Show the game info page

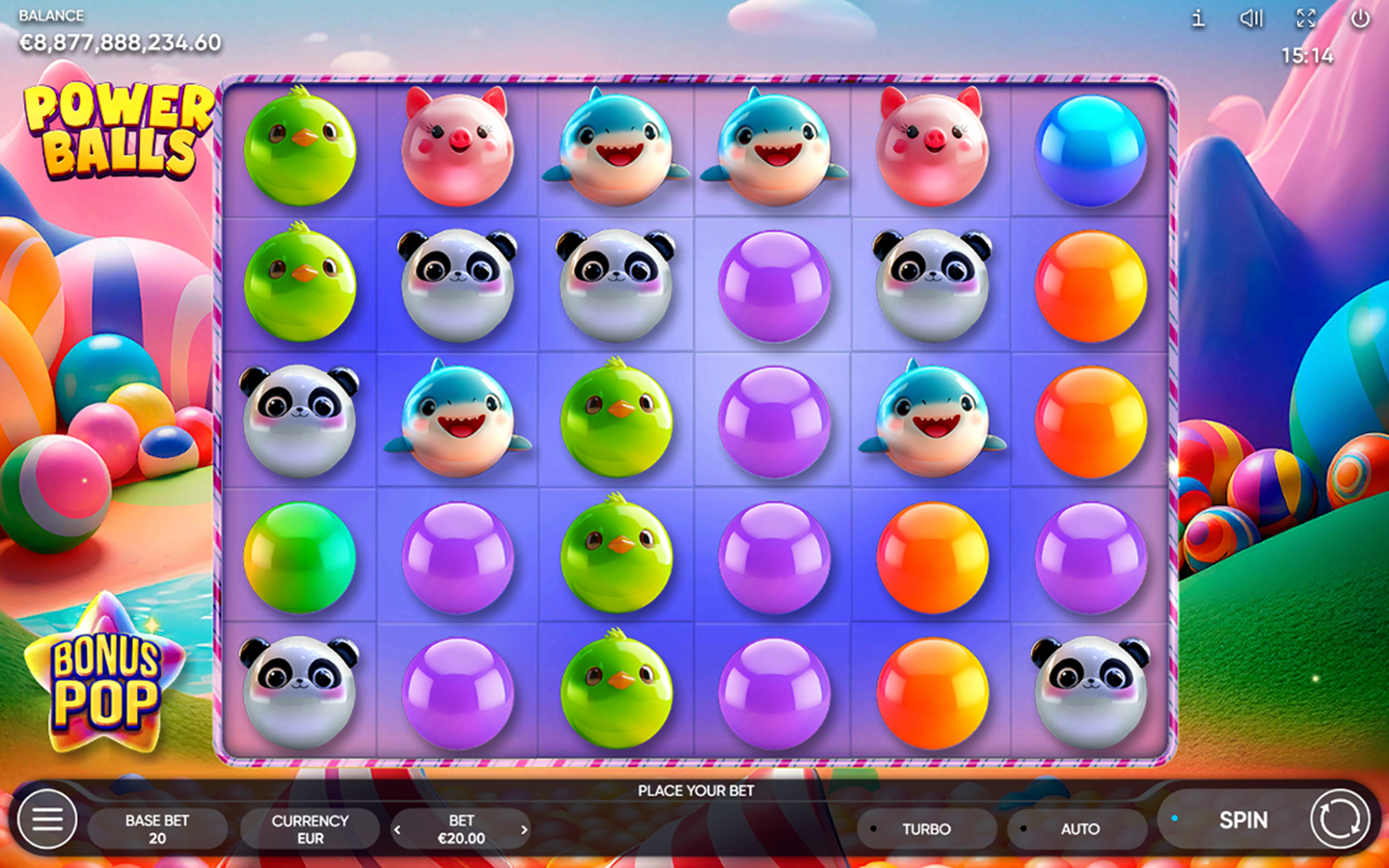pos(1198,18)
